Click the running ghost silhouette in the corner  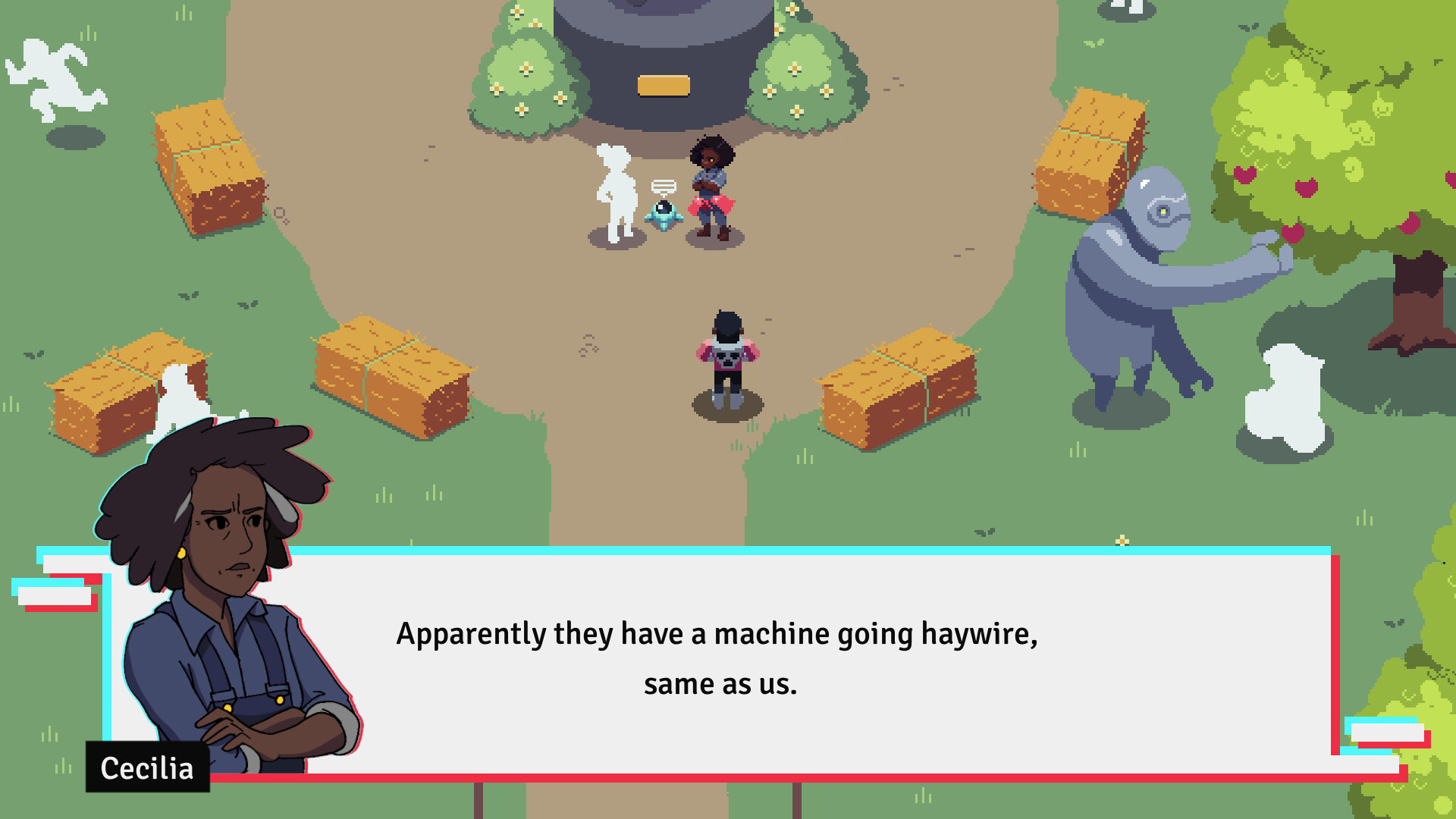(53, 76)
